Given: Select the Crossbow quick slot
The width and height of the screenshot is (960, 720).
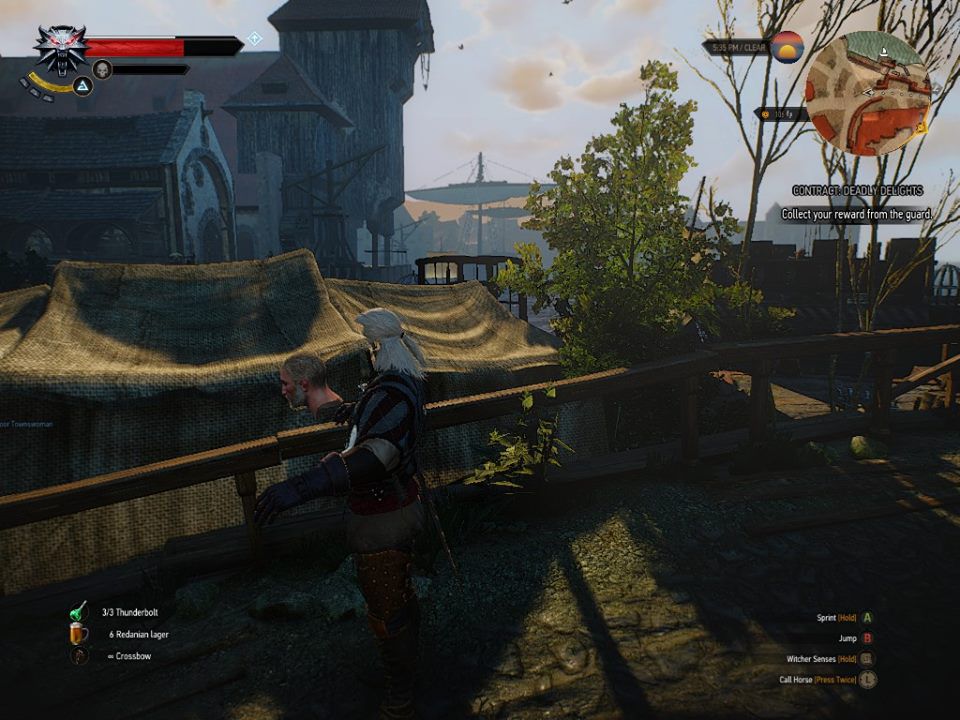Looking at the screenshot, I should (78, 655).
